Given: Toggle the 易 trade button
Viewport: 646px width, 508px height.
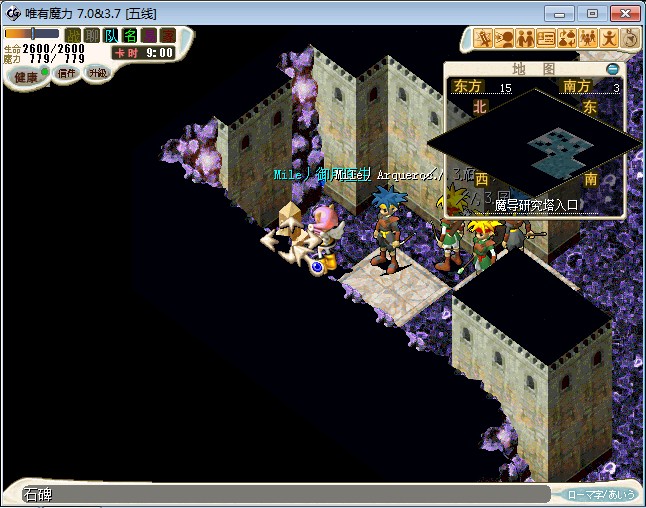Looking at the screenshot, I should click(149, 36).
